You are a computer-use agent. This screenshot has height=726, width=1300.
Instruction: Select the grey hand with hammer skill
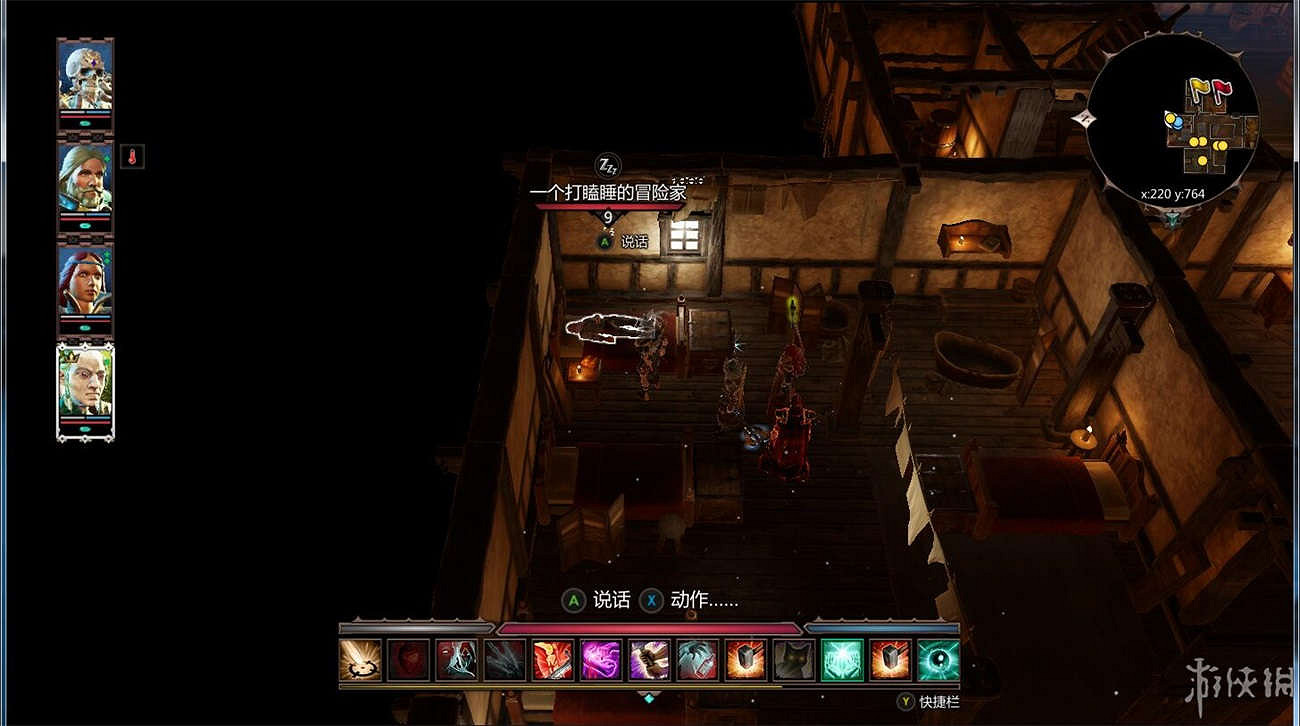(697, 661)
